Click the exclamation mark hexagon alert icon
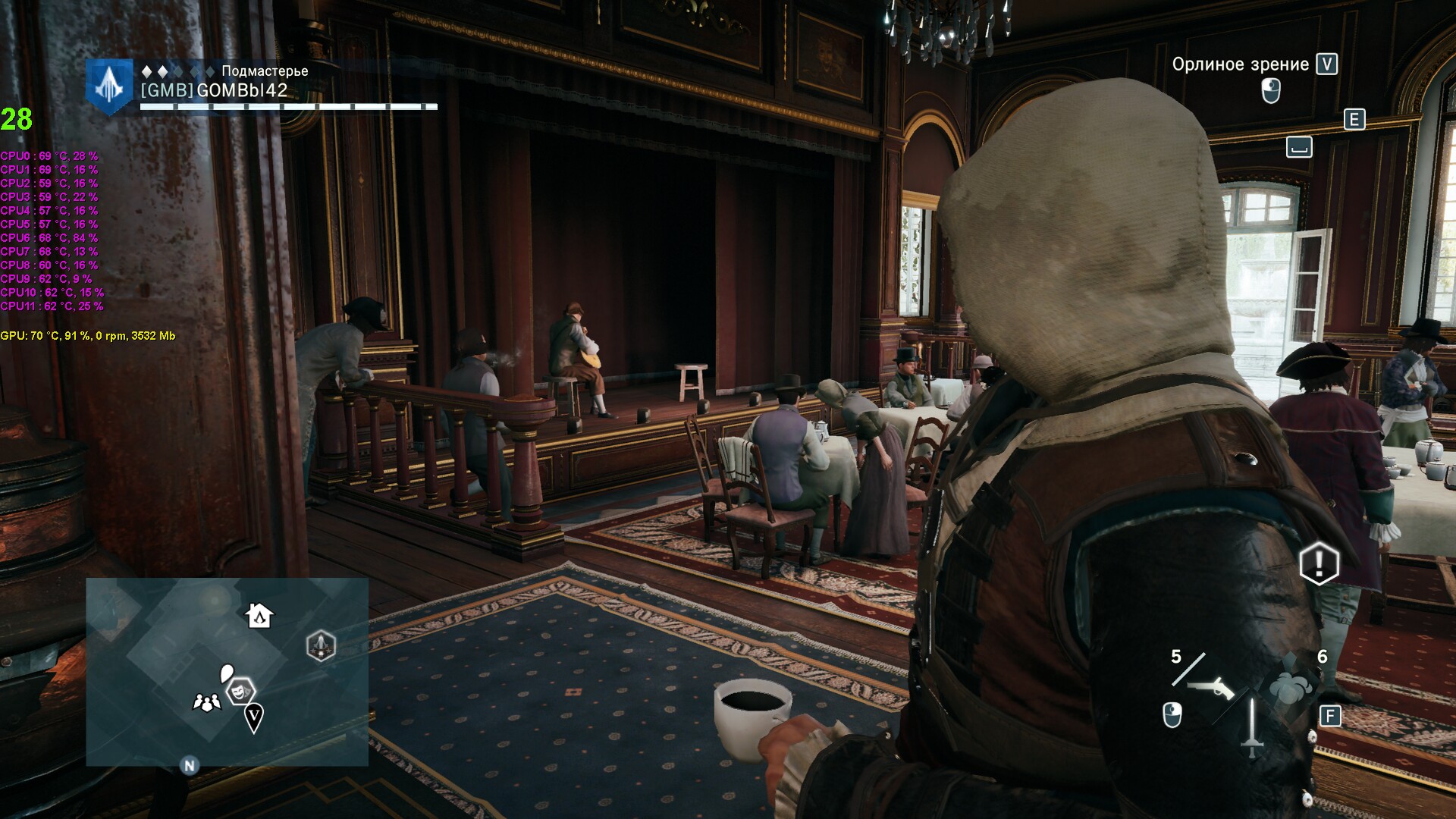The image size is (1456, 819). (x=1319, y=563)
